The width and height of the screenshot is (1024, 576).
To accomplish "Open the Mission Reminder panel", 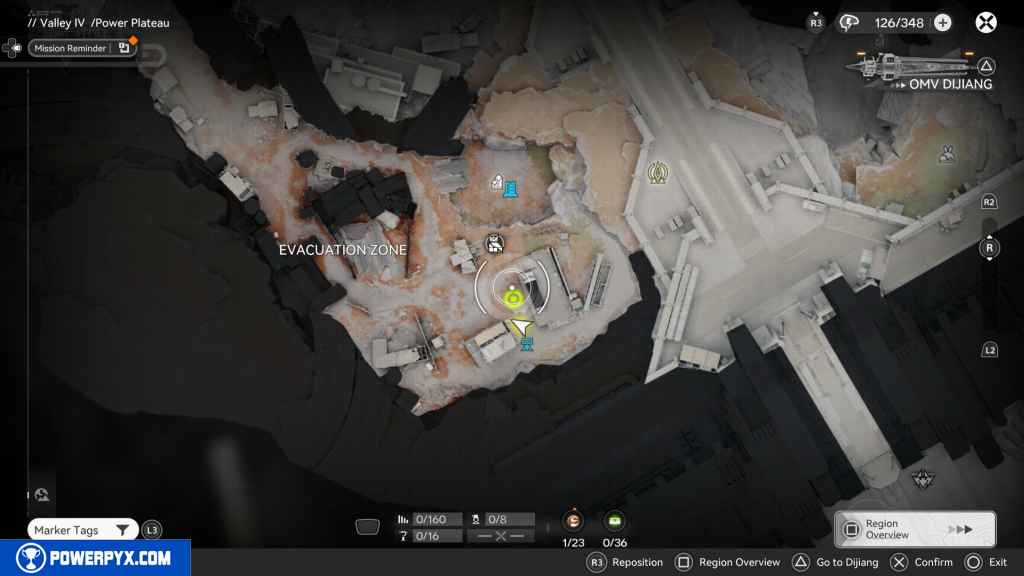I will pos(82,47).
